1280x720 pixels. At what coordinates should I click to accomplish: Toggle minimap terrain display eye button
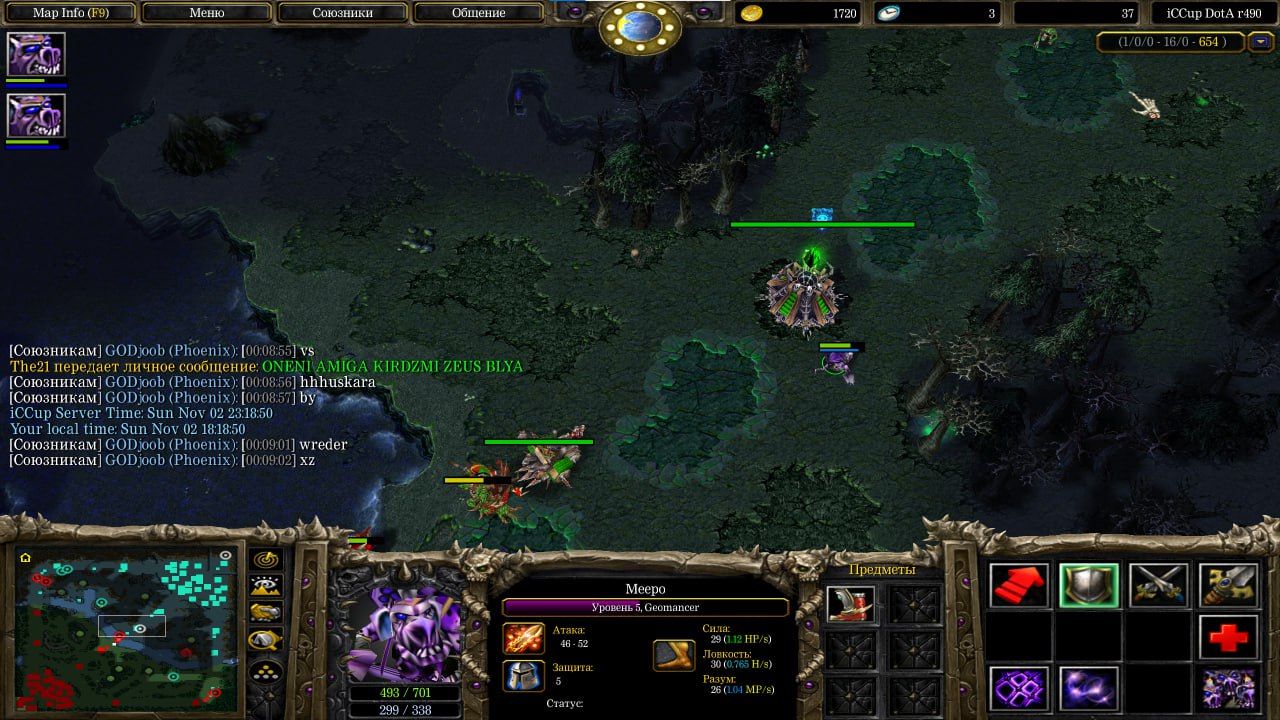pos(266,586)
